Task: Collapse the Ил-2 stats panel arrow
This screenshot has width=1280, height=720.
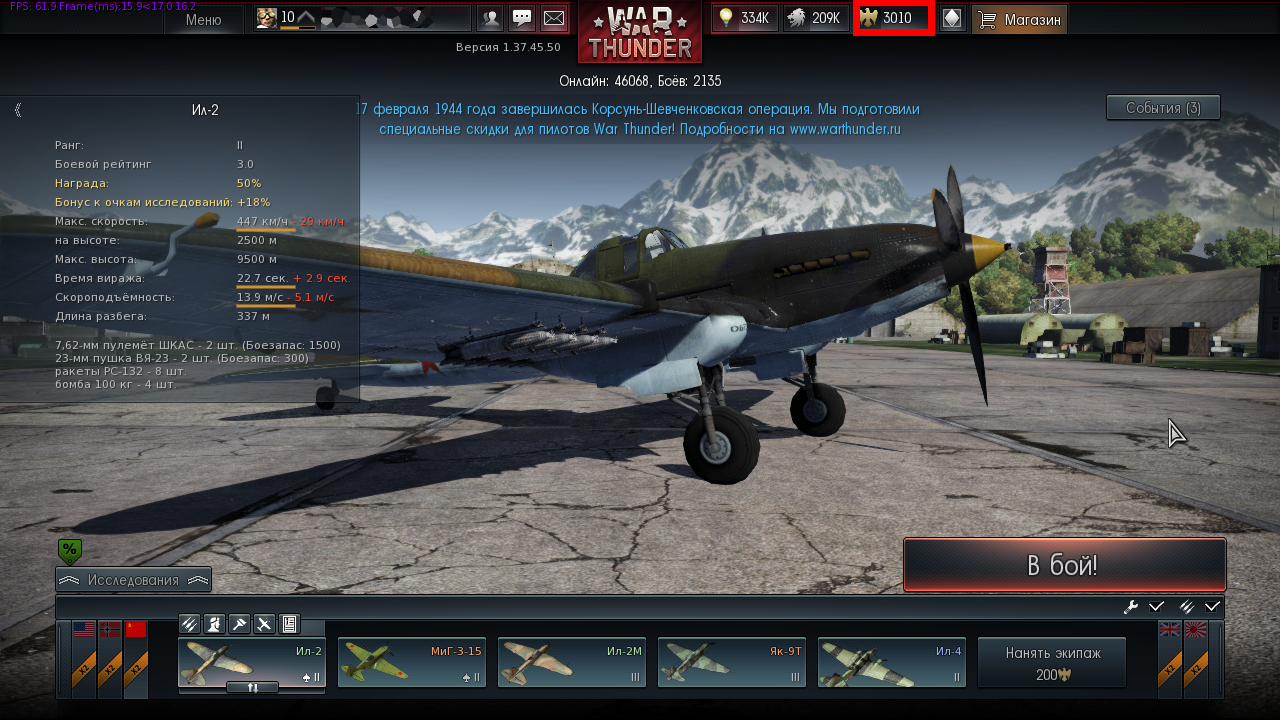Action: [18, 110]
